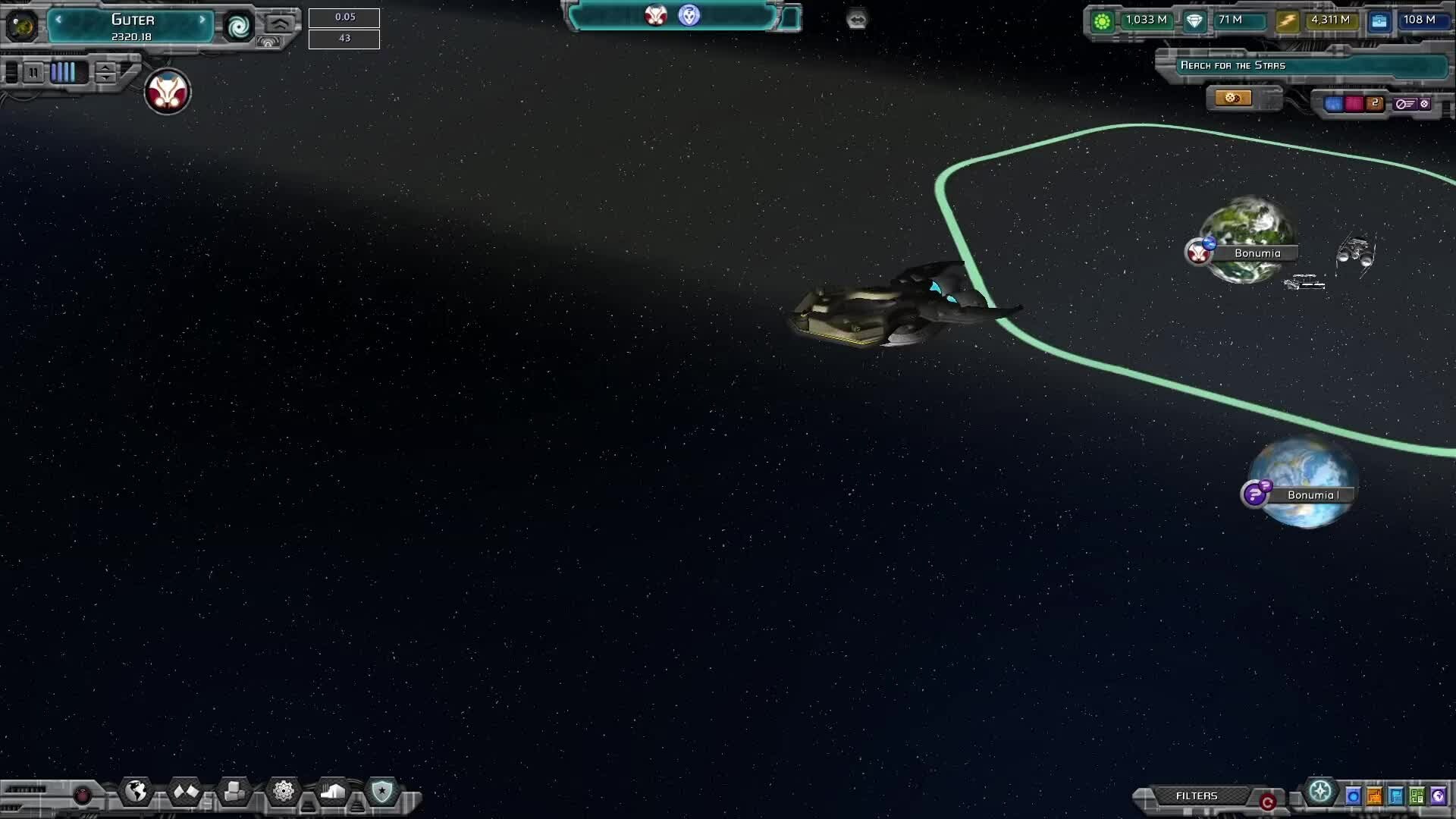The image size is (1456, 819).
Task: Select previous star with left arrow beside Guter
Action: [58, 20]
